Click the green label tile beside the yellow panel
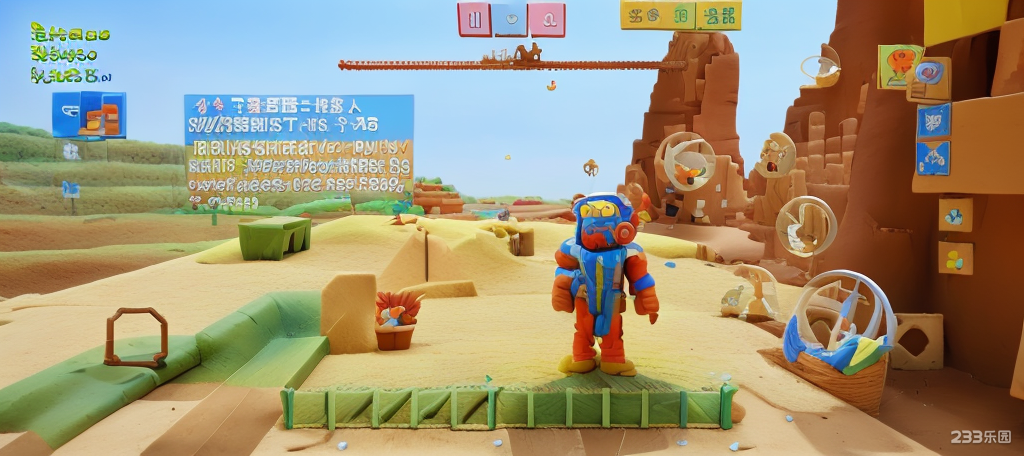 click(x=719, y=15)
